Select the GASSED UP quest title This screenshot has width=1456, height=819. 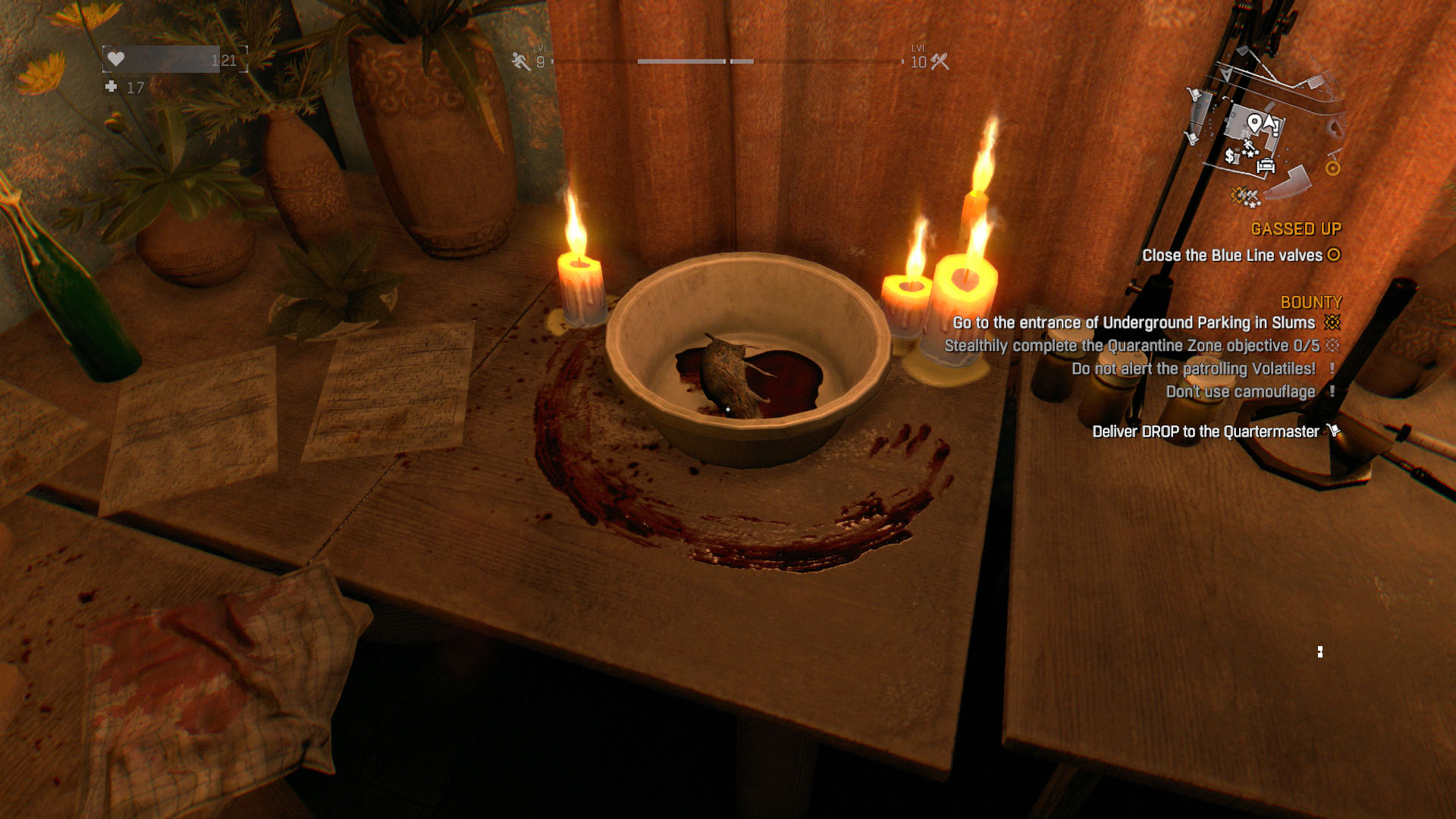pyautogui.click(x=1295, y=229)
